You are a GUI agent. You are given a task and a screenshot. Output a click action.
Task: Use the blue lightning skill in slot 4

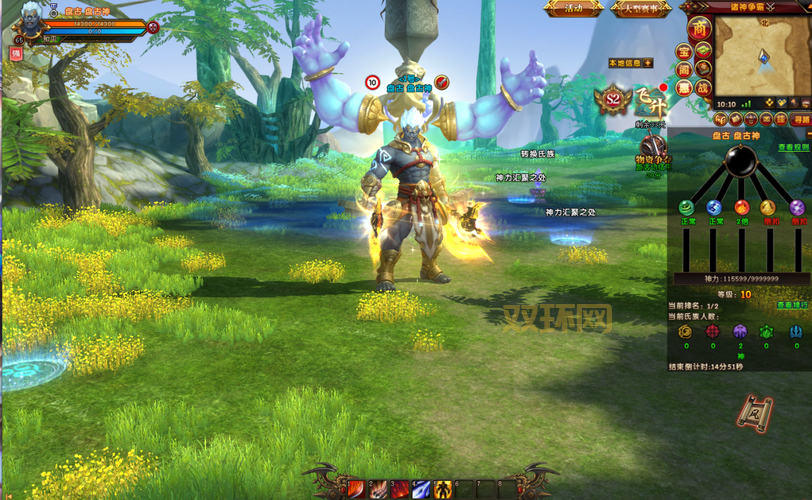pos(422,489)
